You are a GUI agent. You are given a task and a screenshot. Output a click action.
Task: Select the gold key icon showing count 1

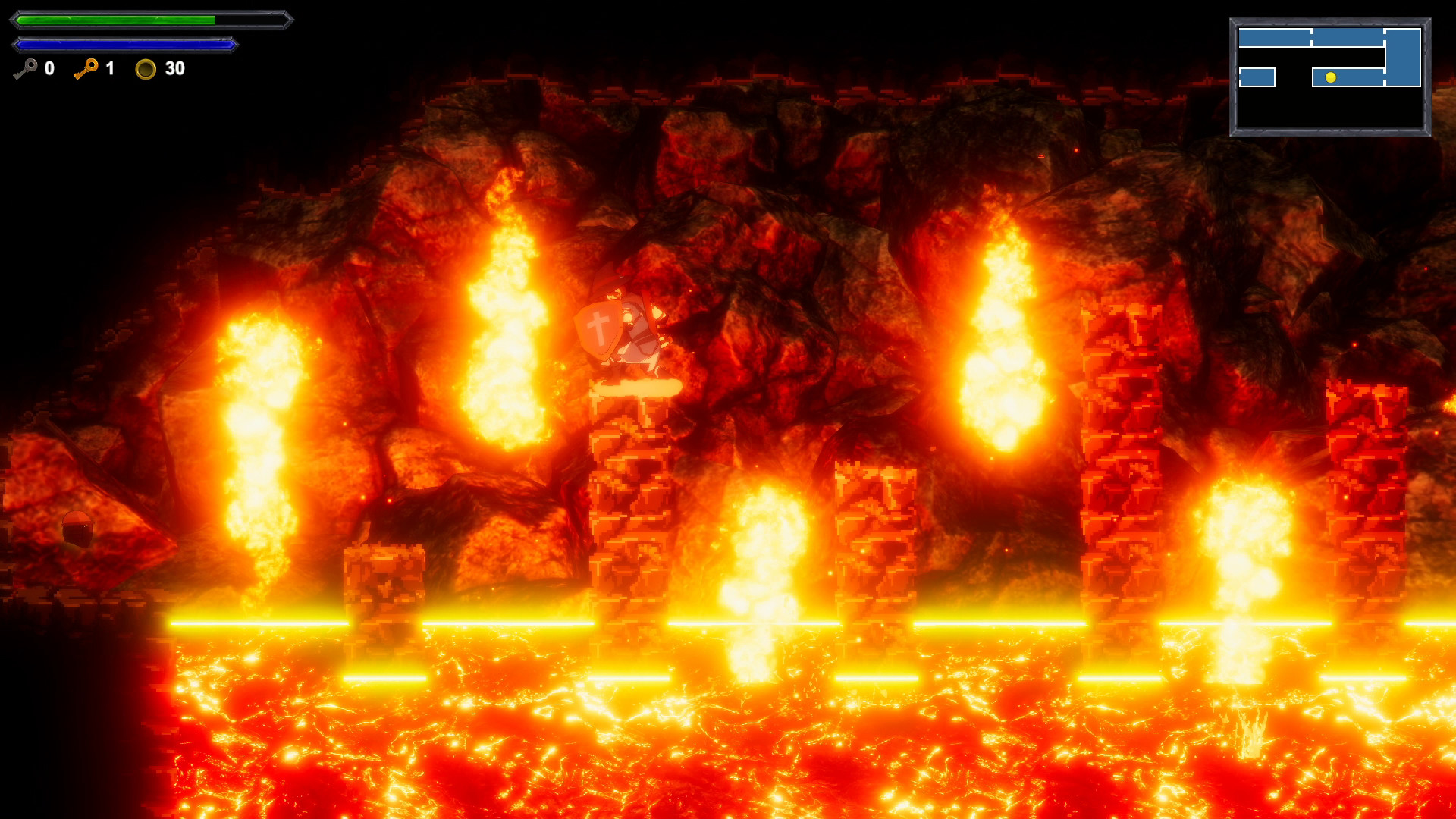click(87, 69)
